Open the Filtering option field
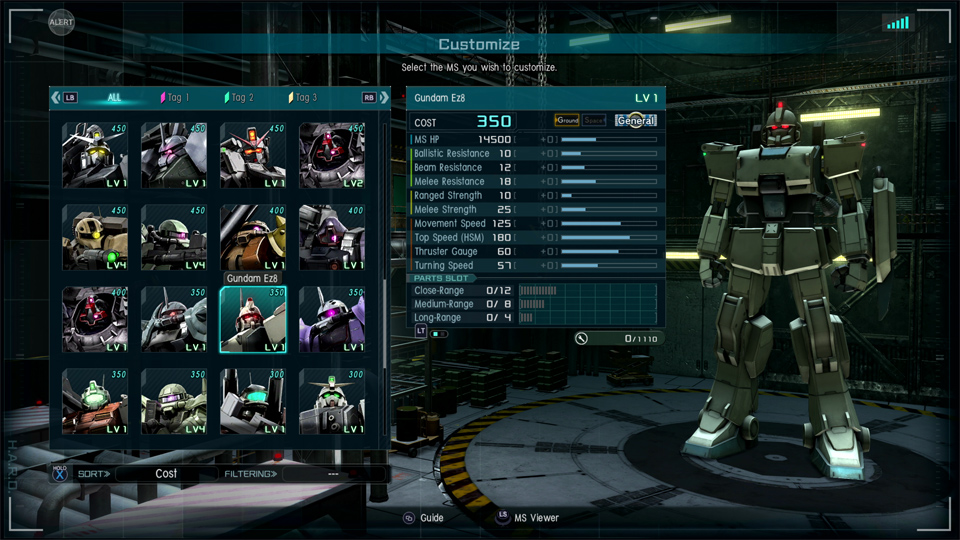This screenshot has width=960, height=540. [x=333, y=473]
